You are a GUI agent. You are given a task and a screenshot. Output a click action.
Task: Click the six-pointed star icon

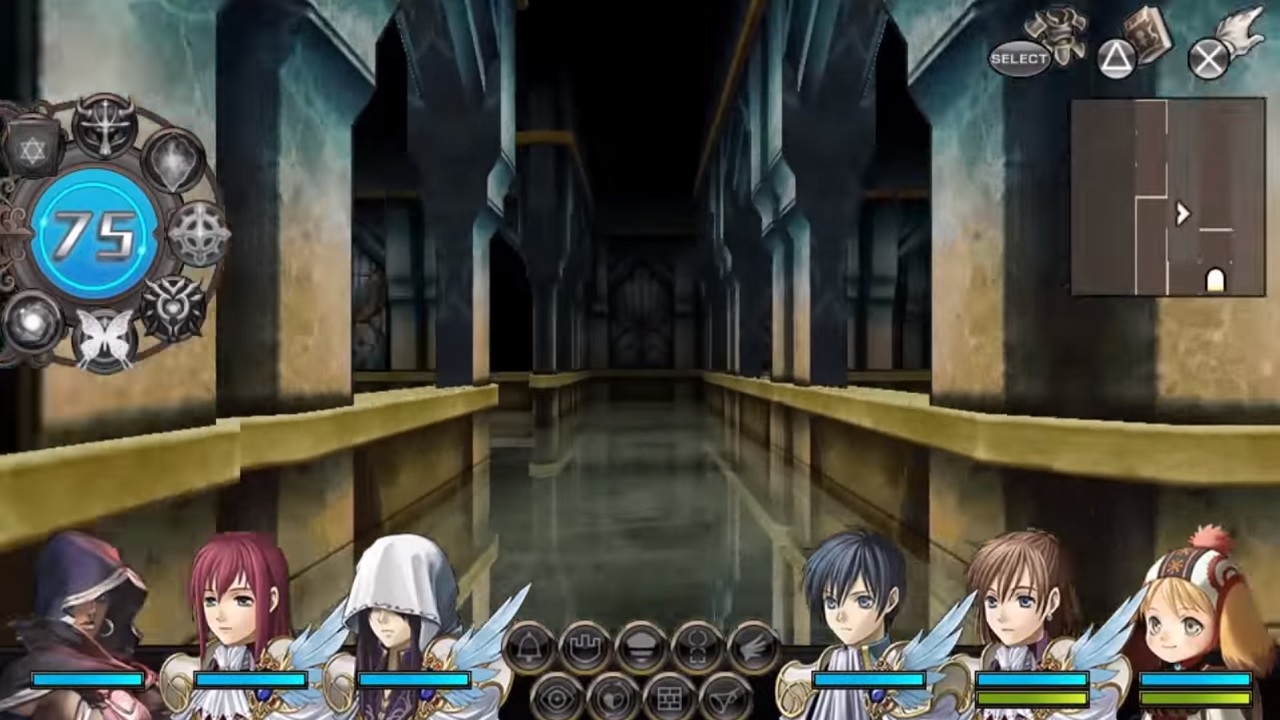click(x=32, y=152)
